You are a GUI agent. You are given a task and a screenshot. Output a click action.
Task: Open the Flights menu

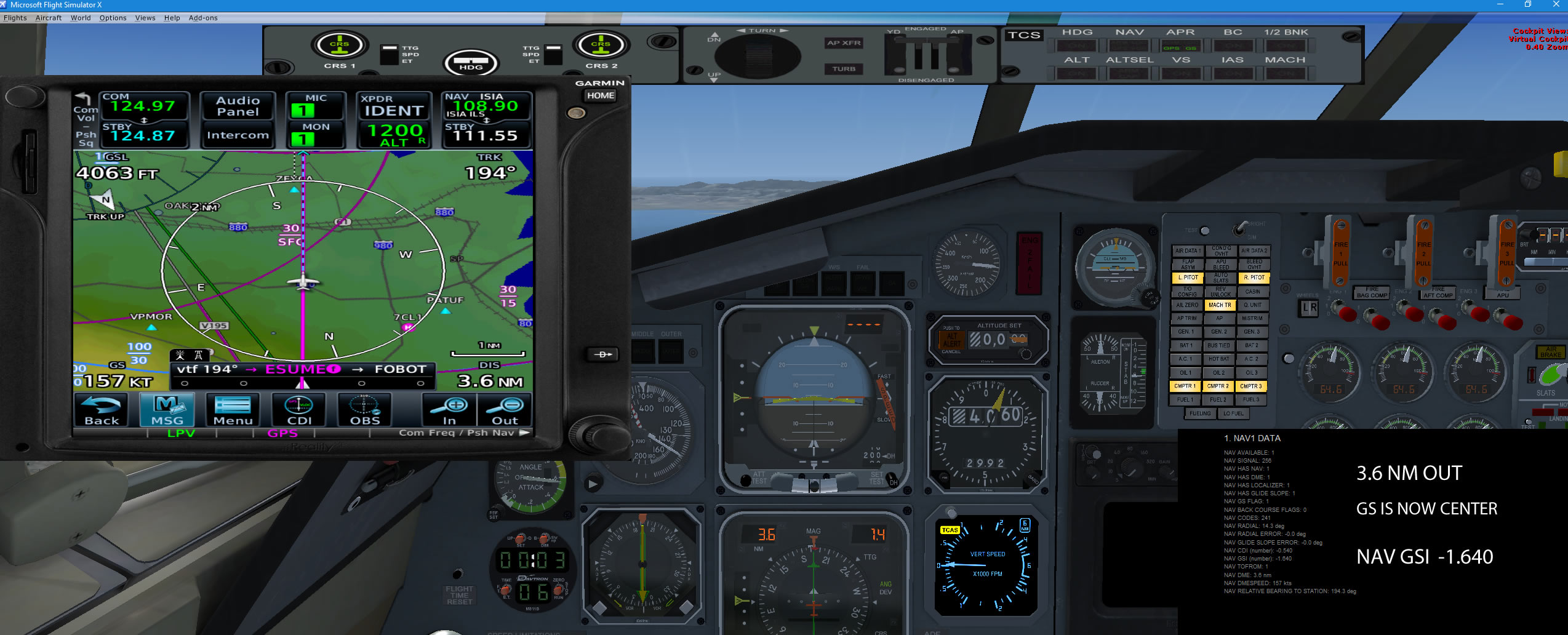click(15, 18)
